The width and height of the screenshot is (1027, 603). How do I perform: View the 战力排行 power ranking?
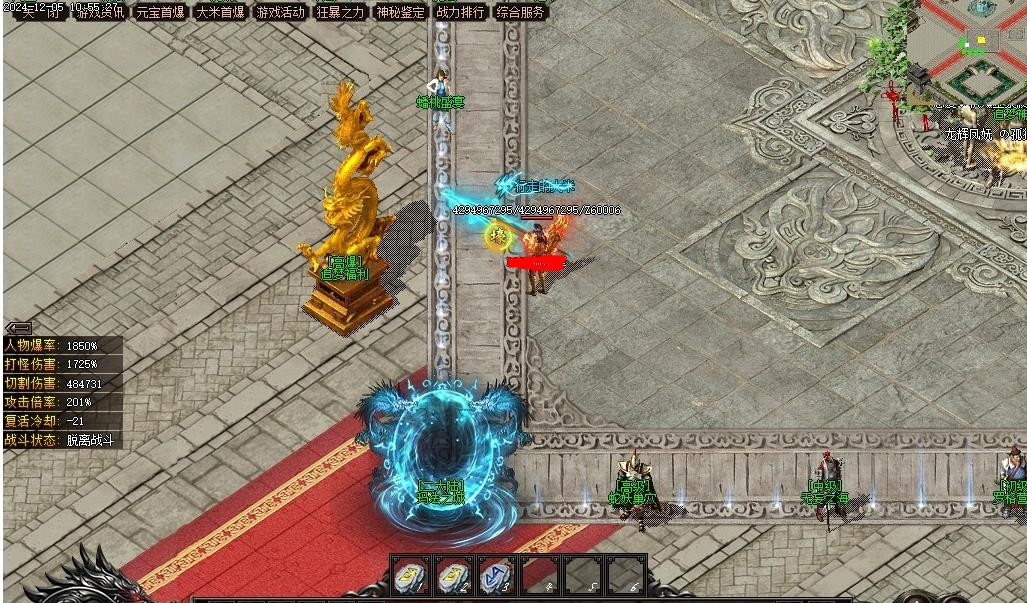[x=460, y=12]
